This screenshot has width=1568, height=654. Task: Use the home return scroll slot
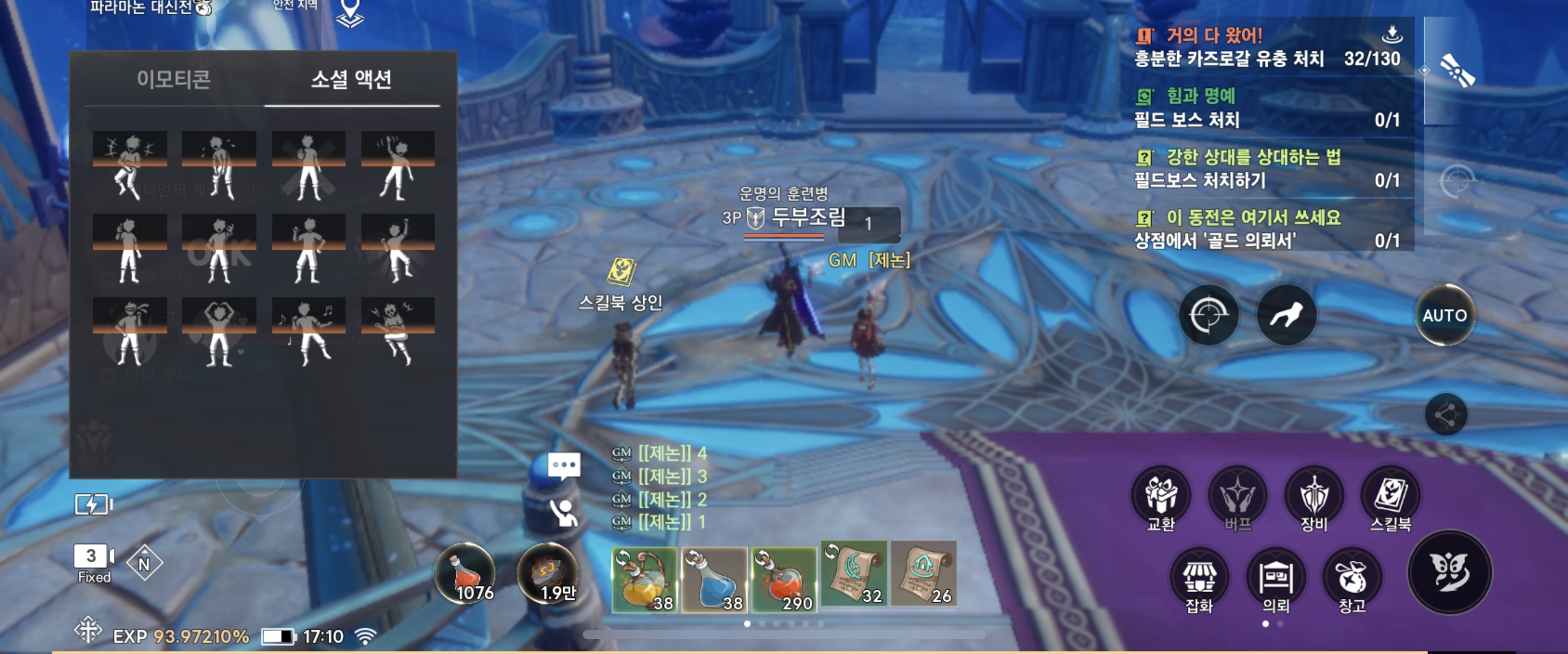click(x=923, y=573)
